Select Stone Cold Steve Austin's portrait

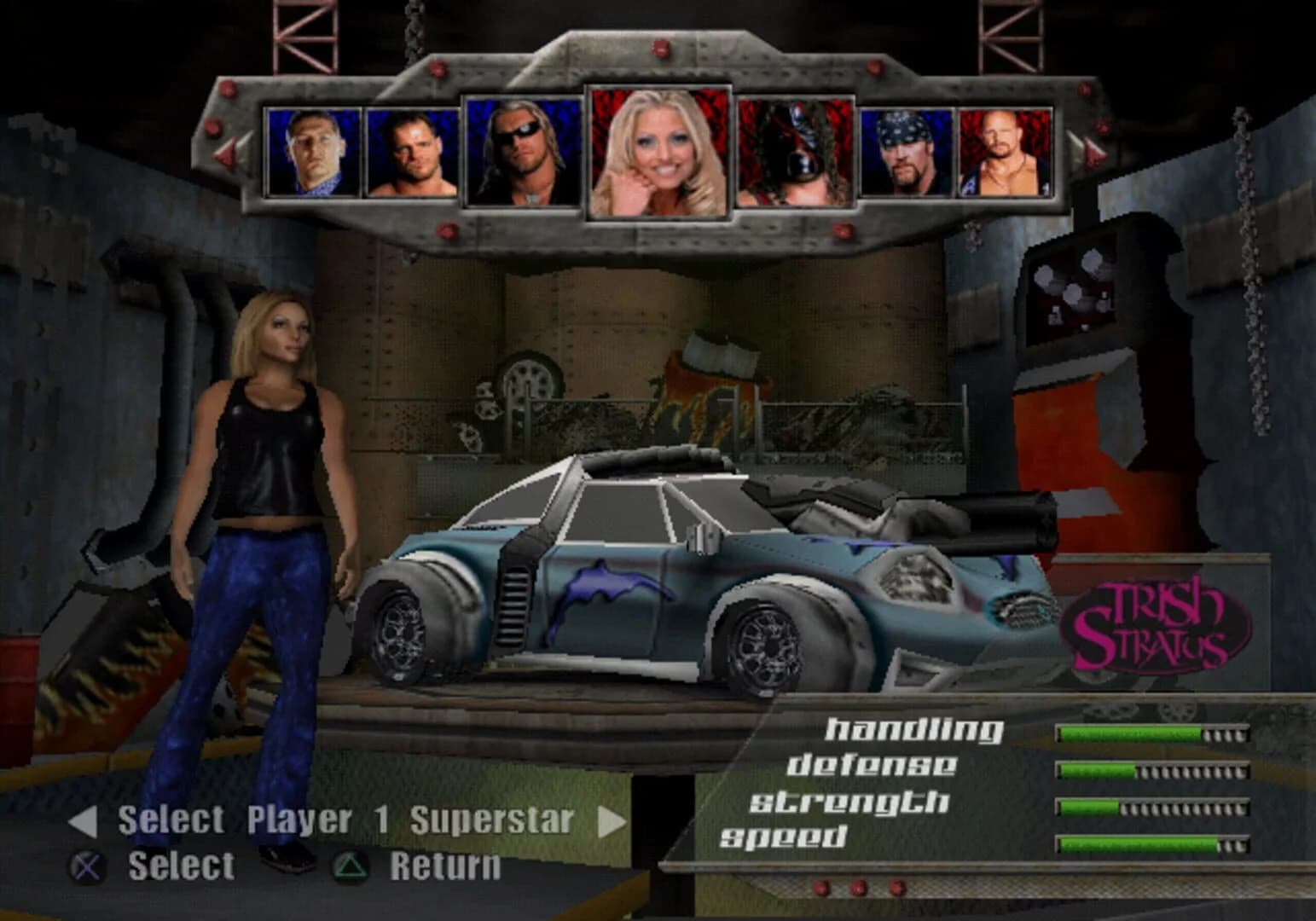[1006, 153]
